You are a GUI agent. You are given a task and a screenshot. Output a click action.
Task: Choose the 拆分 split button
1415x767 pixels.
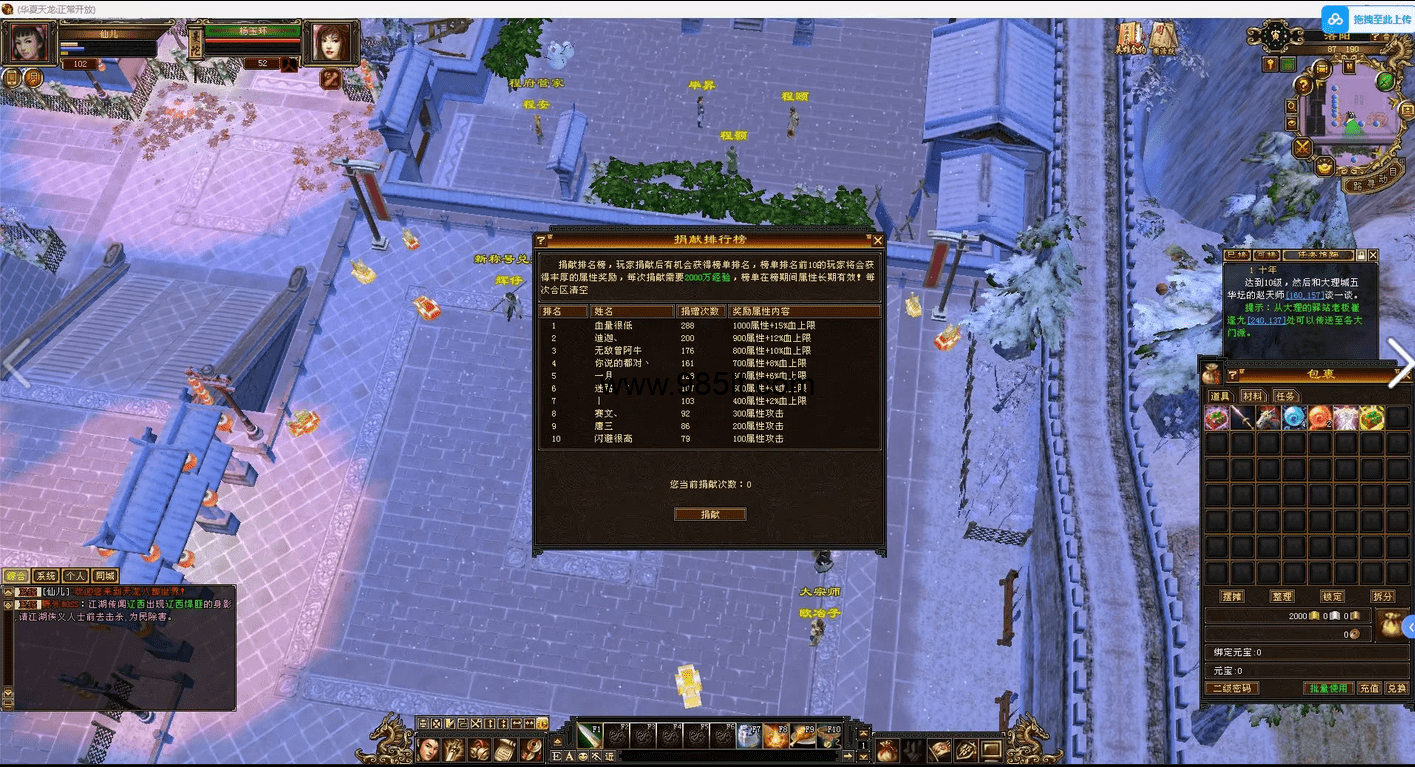click(1382, 596)
